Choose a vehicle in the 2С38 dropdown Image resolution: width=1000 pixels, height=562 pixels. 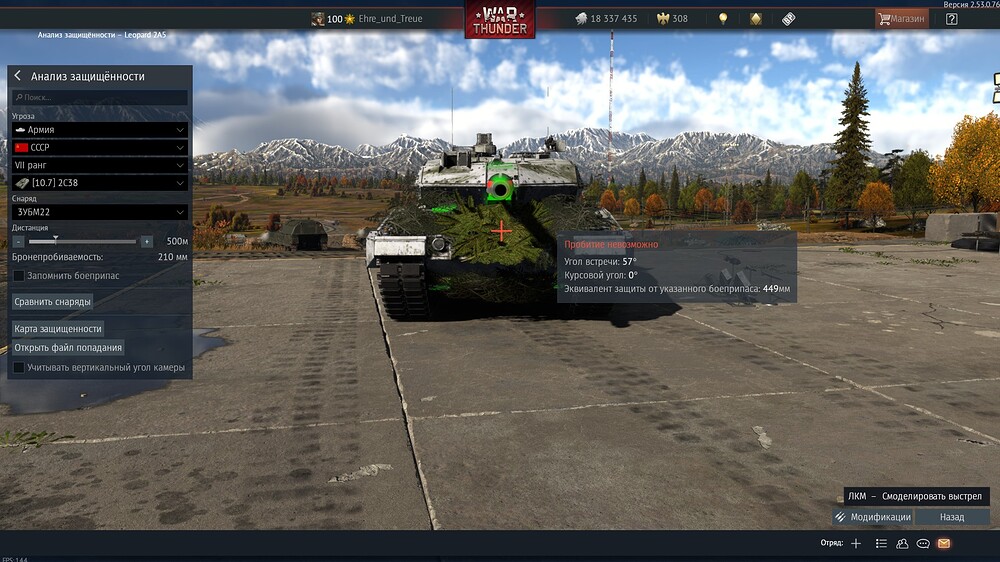(99, 183)
